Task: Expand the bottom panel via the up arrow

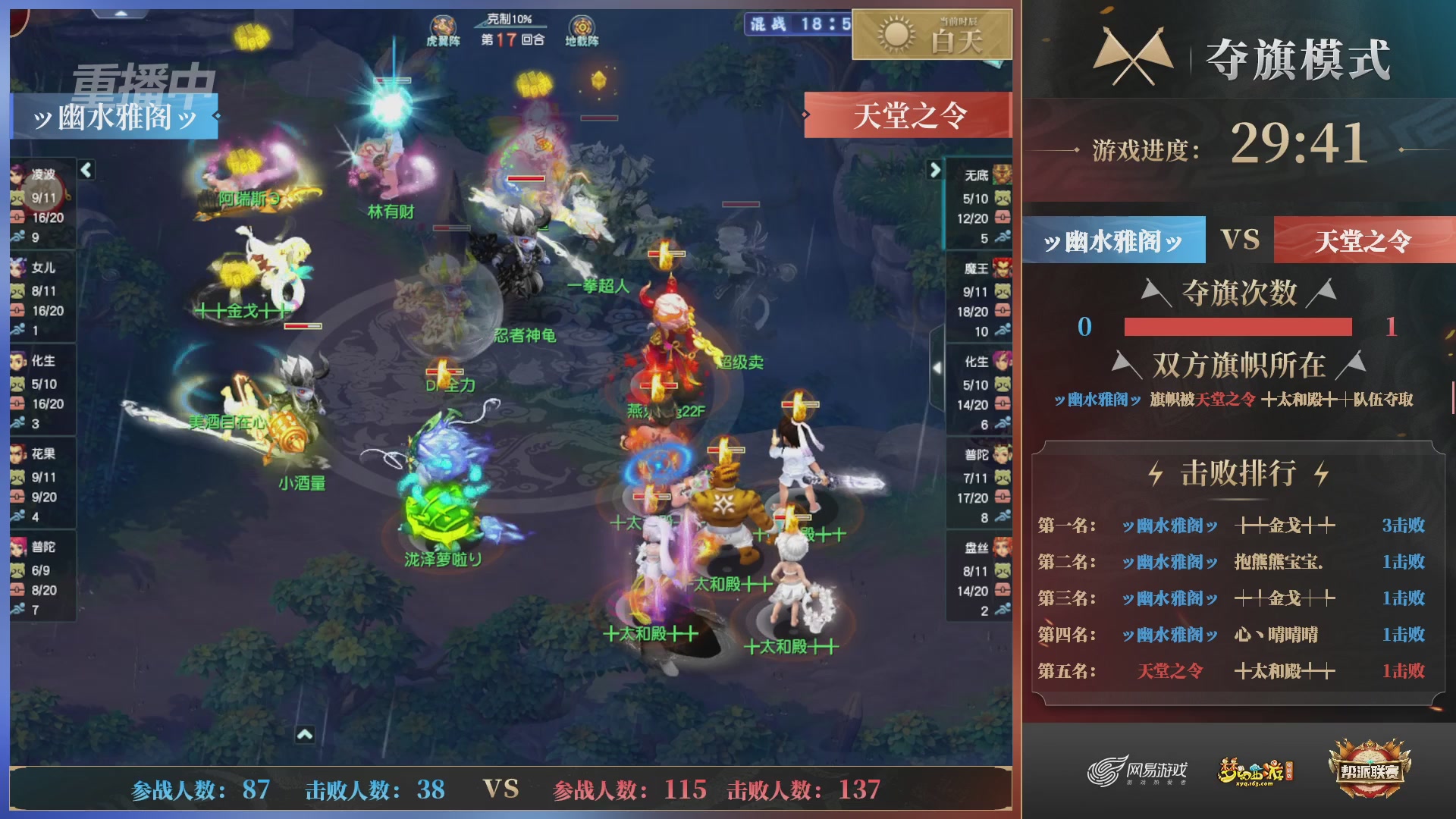Action: click(x=306, y=735)
